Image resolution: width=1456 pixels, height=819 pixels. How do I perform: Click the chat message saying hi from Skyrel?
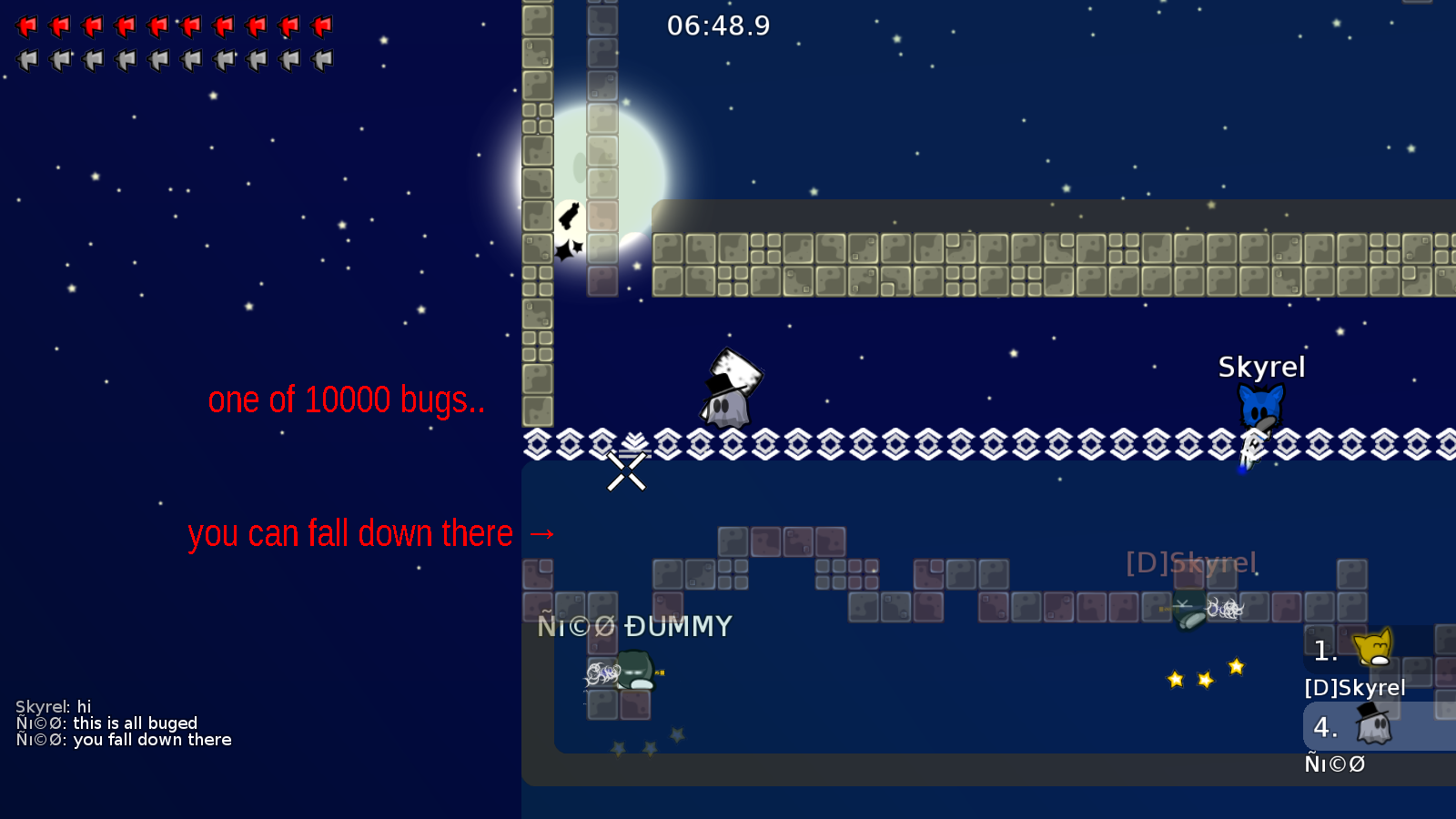point(53,706)
